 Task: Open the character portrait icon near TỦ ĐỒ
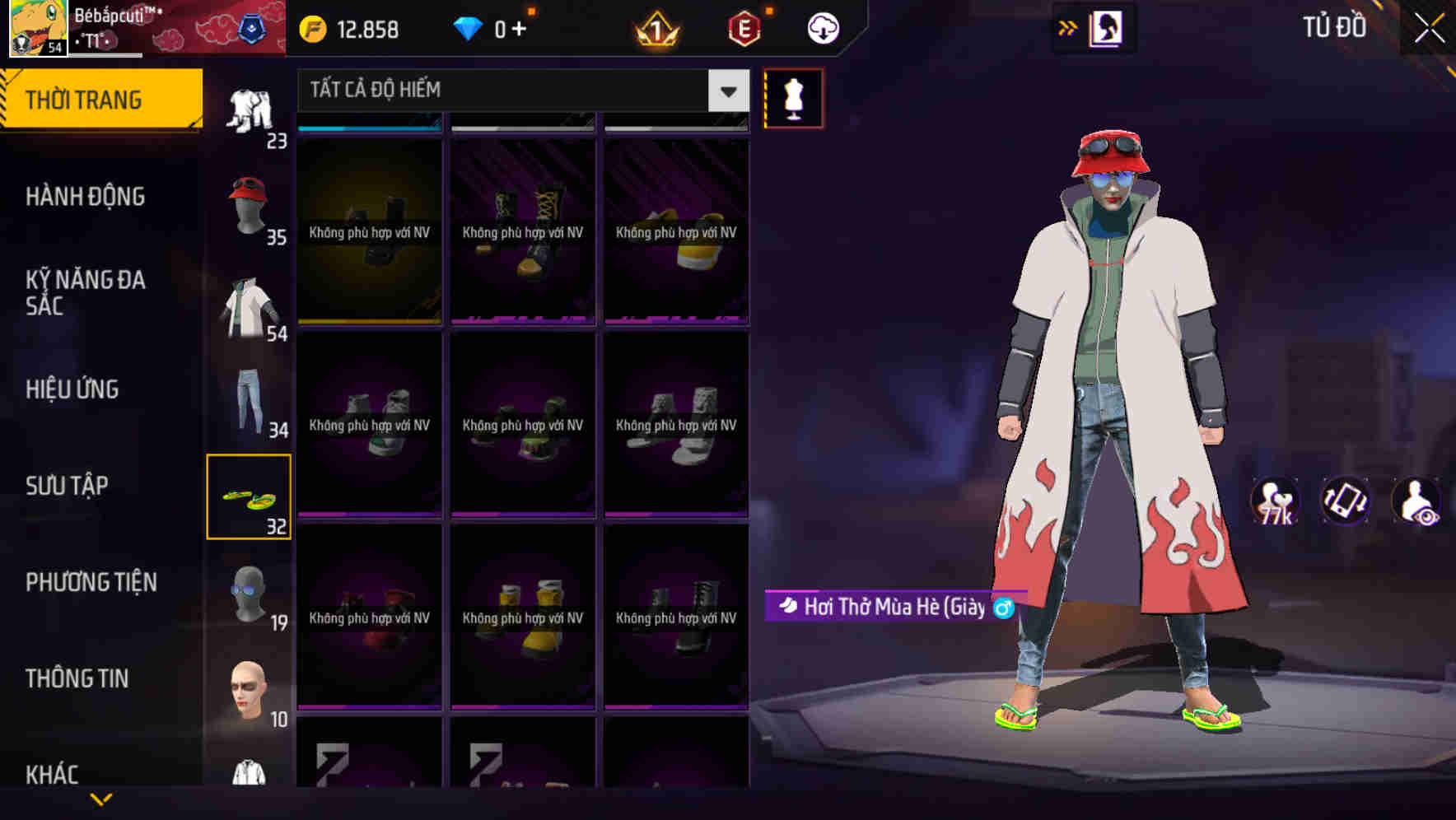coord(1105,27)
